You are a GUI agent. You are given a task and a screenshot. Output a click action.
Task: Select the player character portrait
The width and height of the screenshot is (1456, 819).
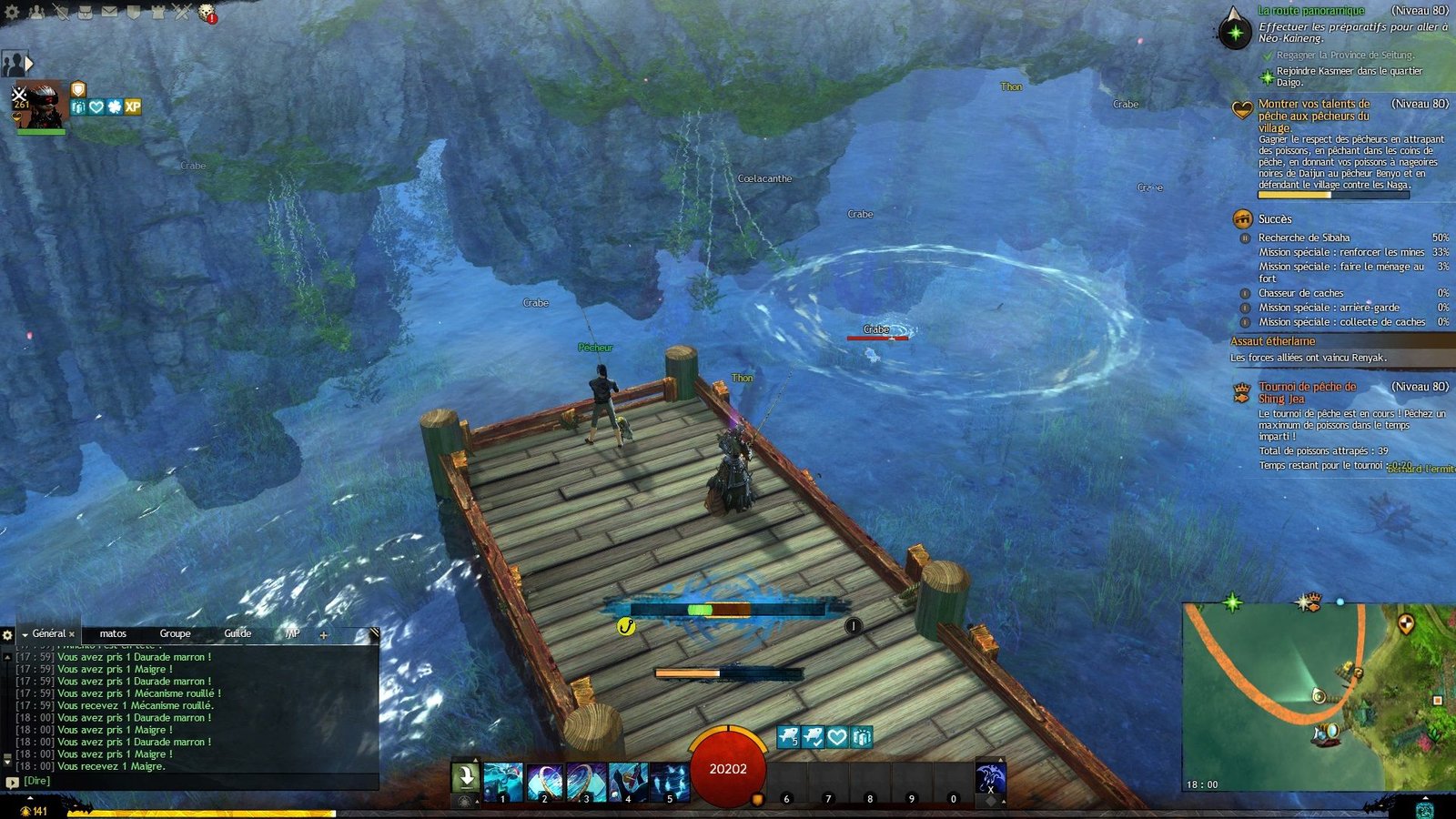(40, 104)
